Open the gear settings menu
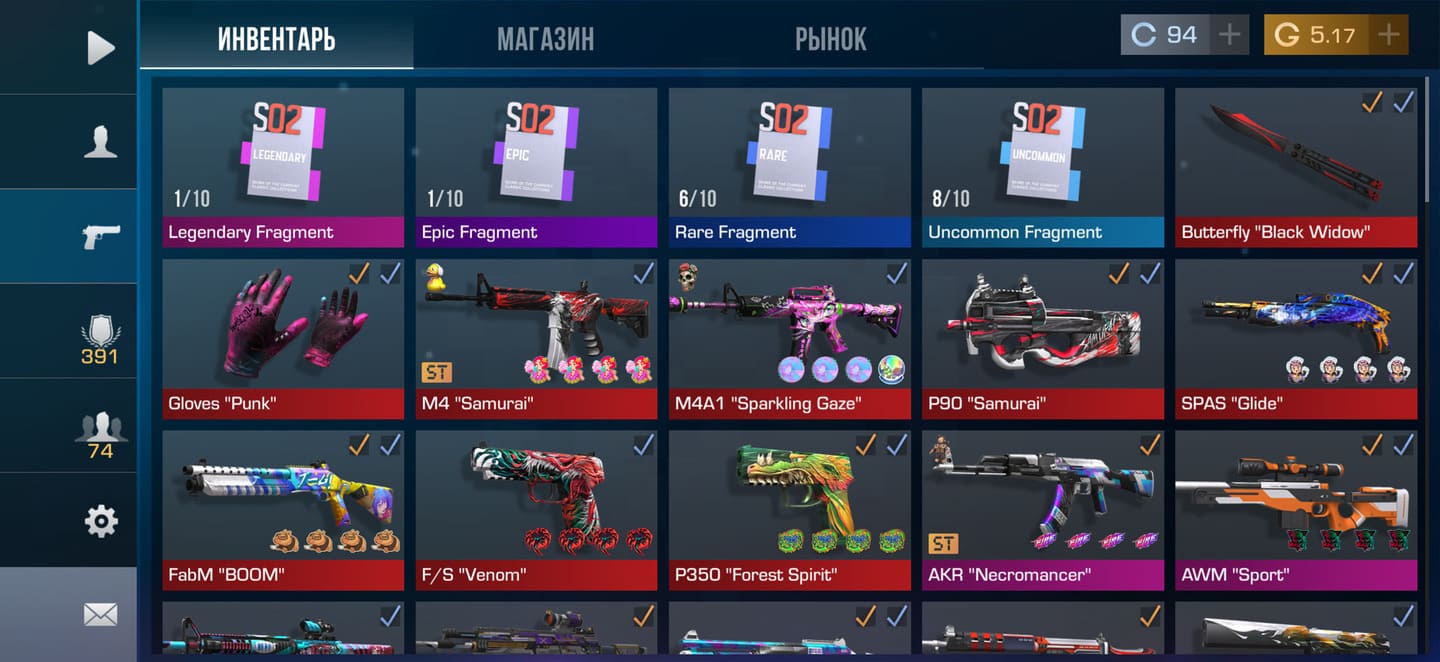This screenshot has width=1440, height=662. coord(100,521)
